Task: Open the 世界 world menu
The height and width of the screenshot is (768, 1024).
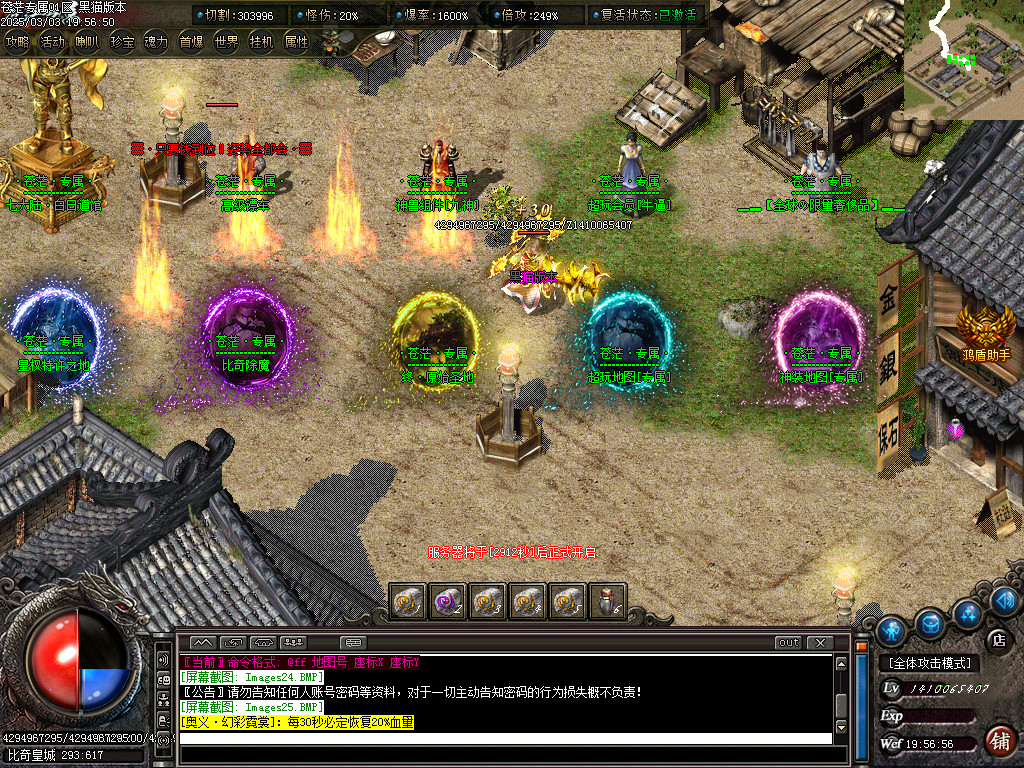Action: coord(226,42)
